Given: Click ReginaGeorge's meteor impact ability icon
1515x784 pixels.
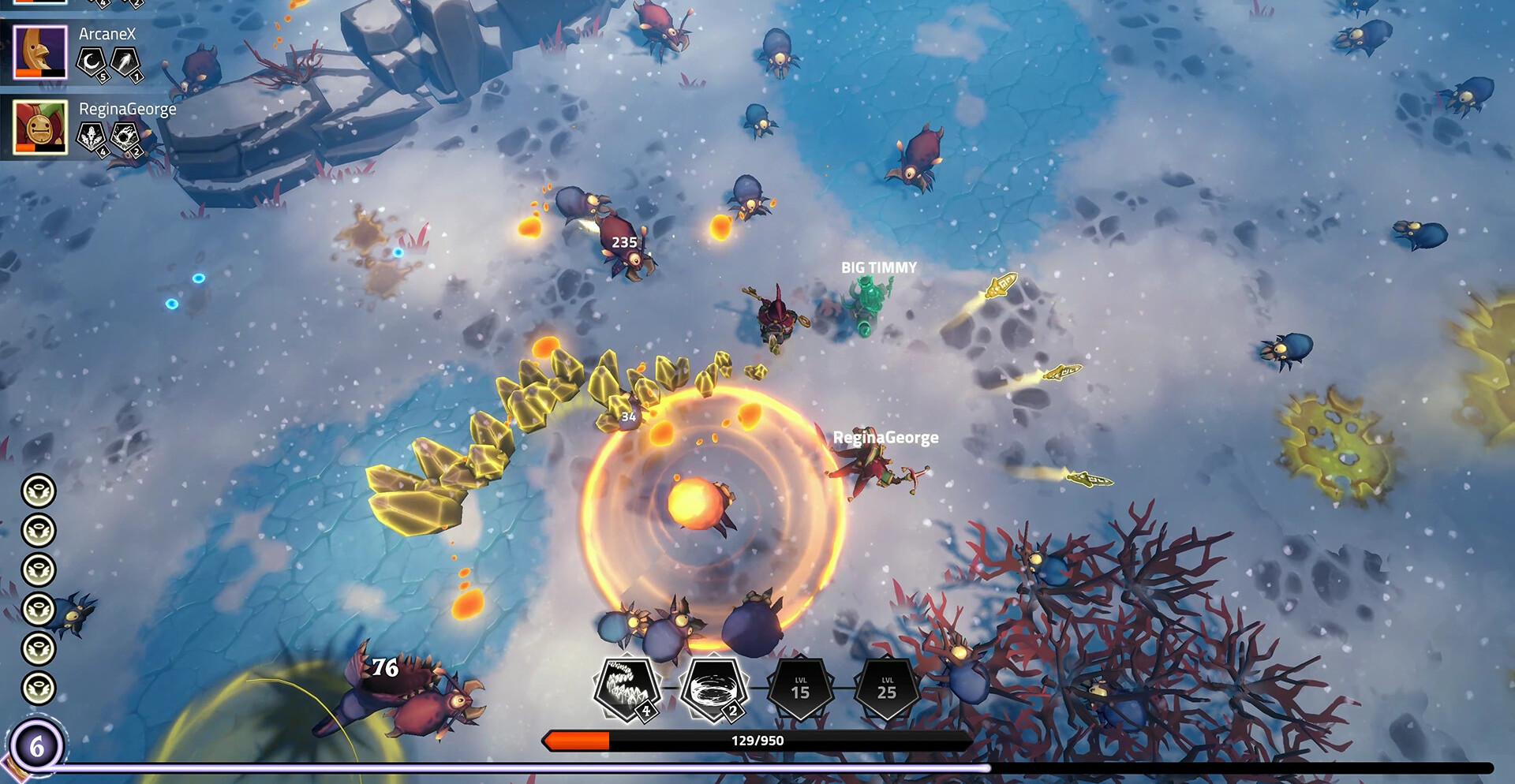Looking at the screenshot, I should (x=125, y=136).
